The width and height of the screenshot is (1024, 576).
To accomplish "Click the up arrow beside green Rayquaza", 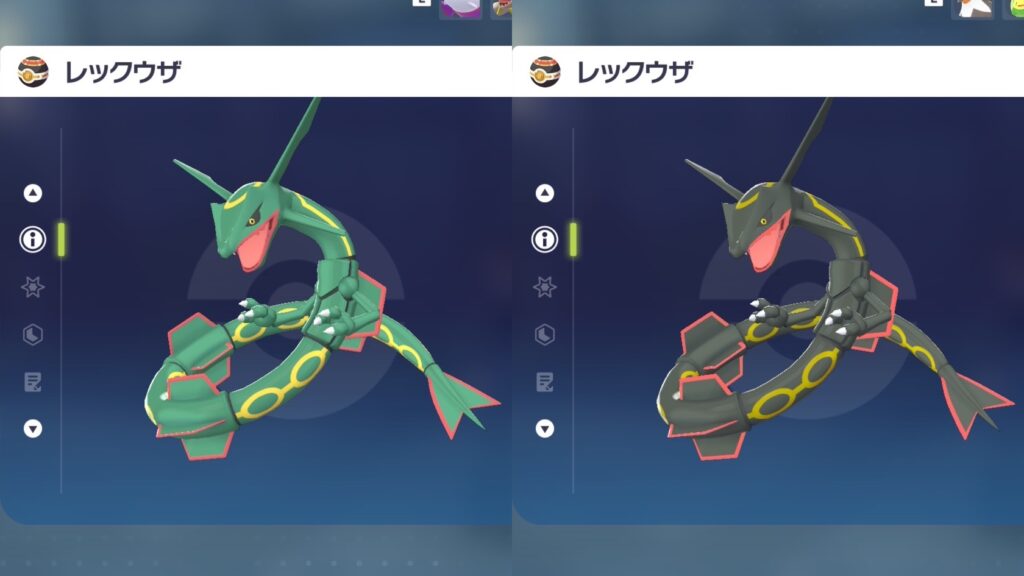I will [x=33, y=193].
